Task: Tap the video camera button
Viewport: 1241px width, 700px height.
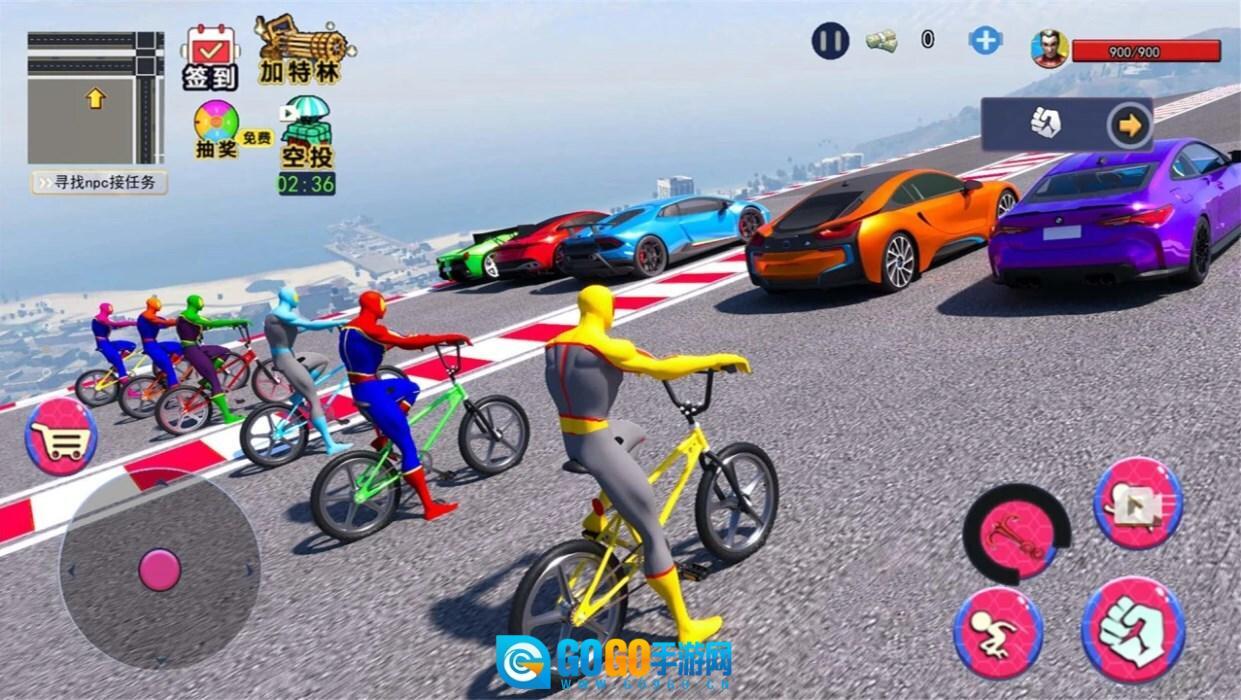Action: pos(1138,503)
